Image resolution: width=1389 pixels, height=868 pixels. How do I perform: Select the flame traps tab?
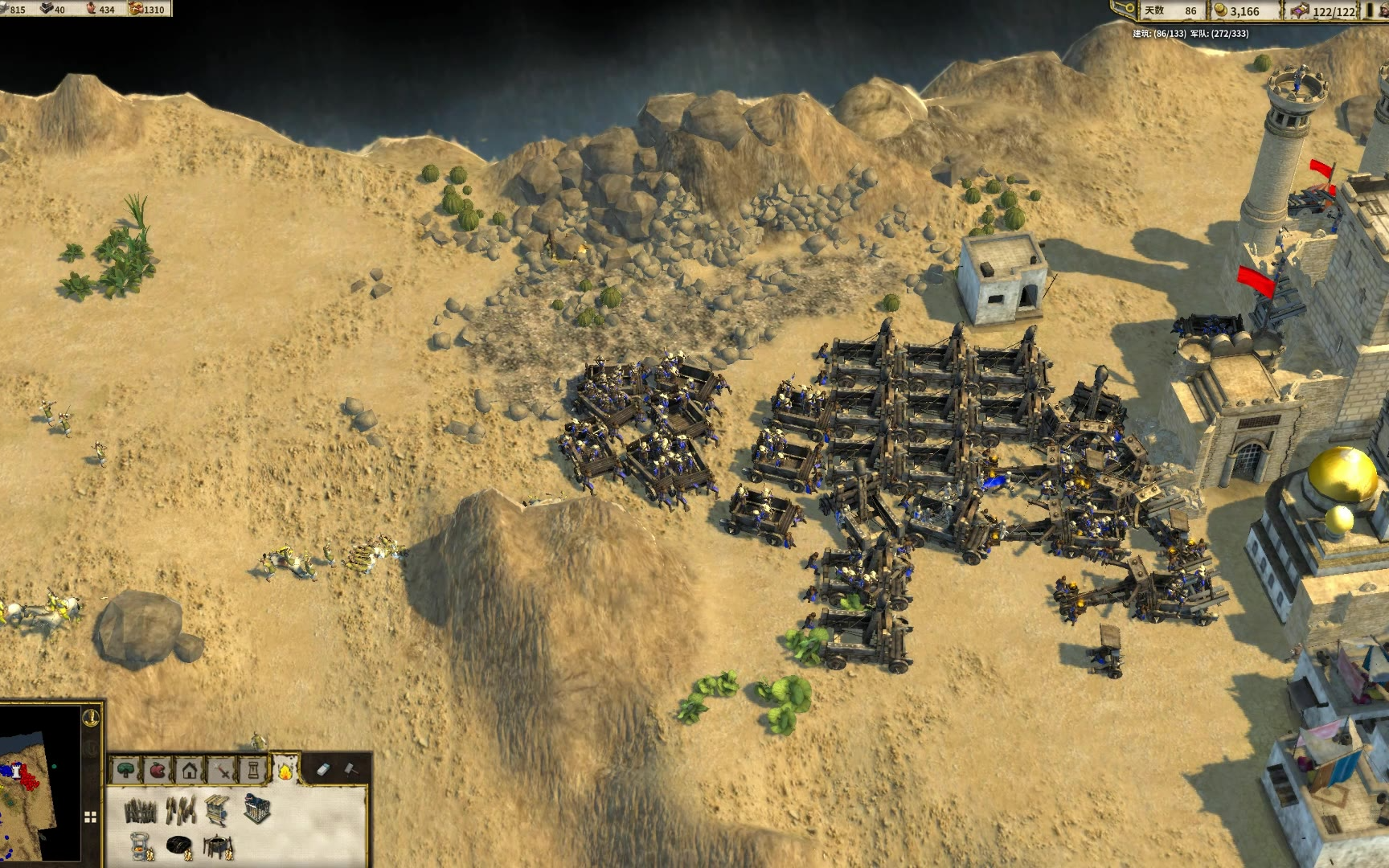click(x=285, y=771)
